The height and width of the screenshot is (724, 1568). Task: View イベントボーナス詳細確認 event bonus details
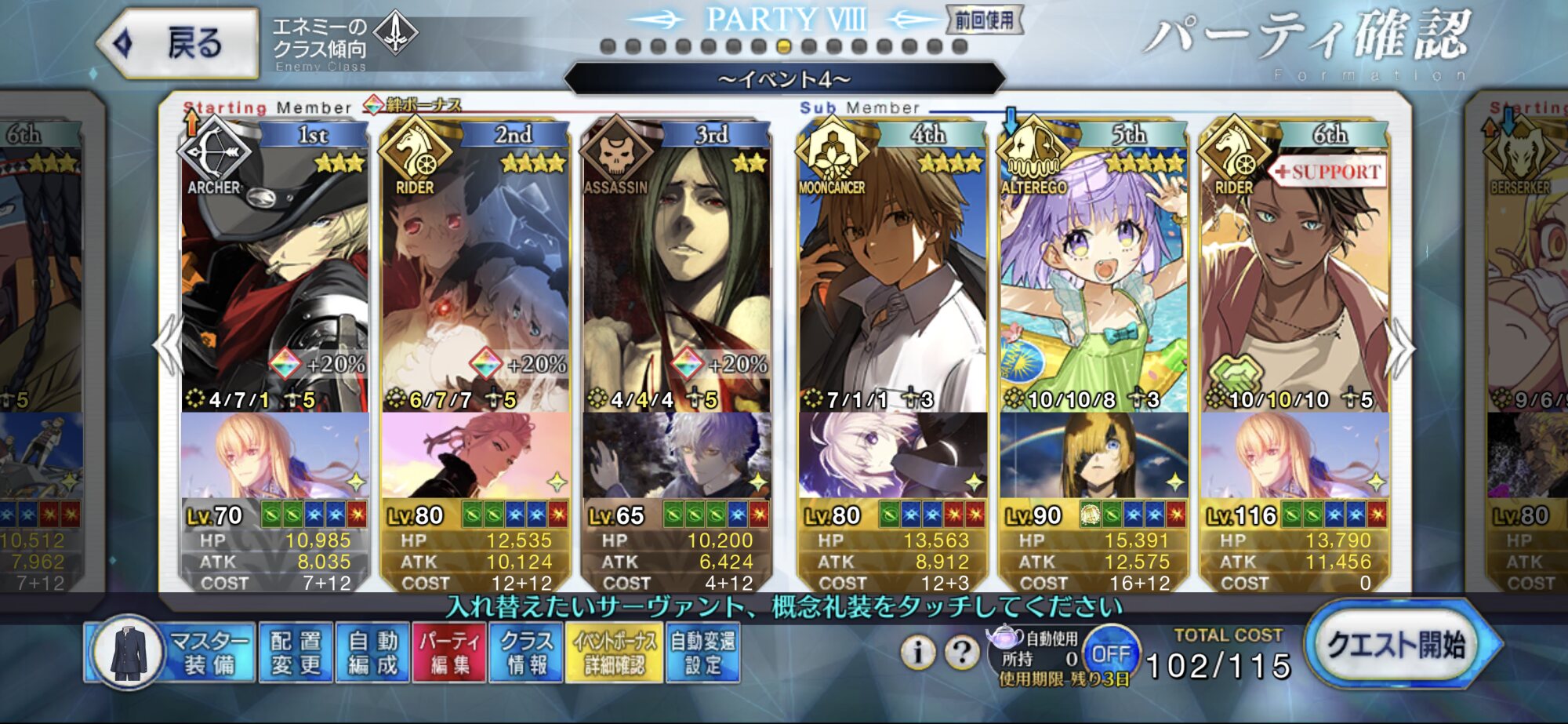pyautogui.click(x=615, y=653)
